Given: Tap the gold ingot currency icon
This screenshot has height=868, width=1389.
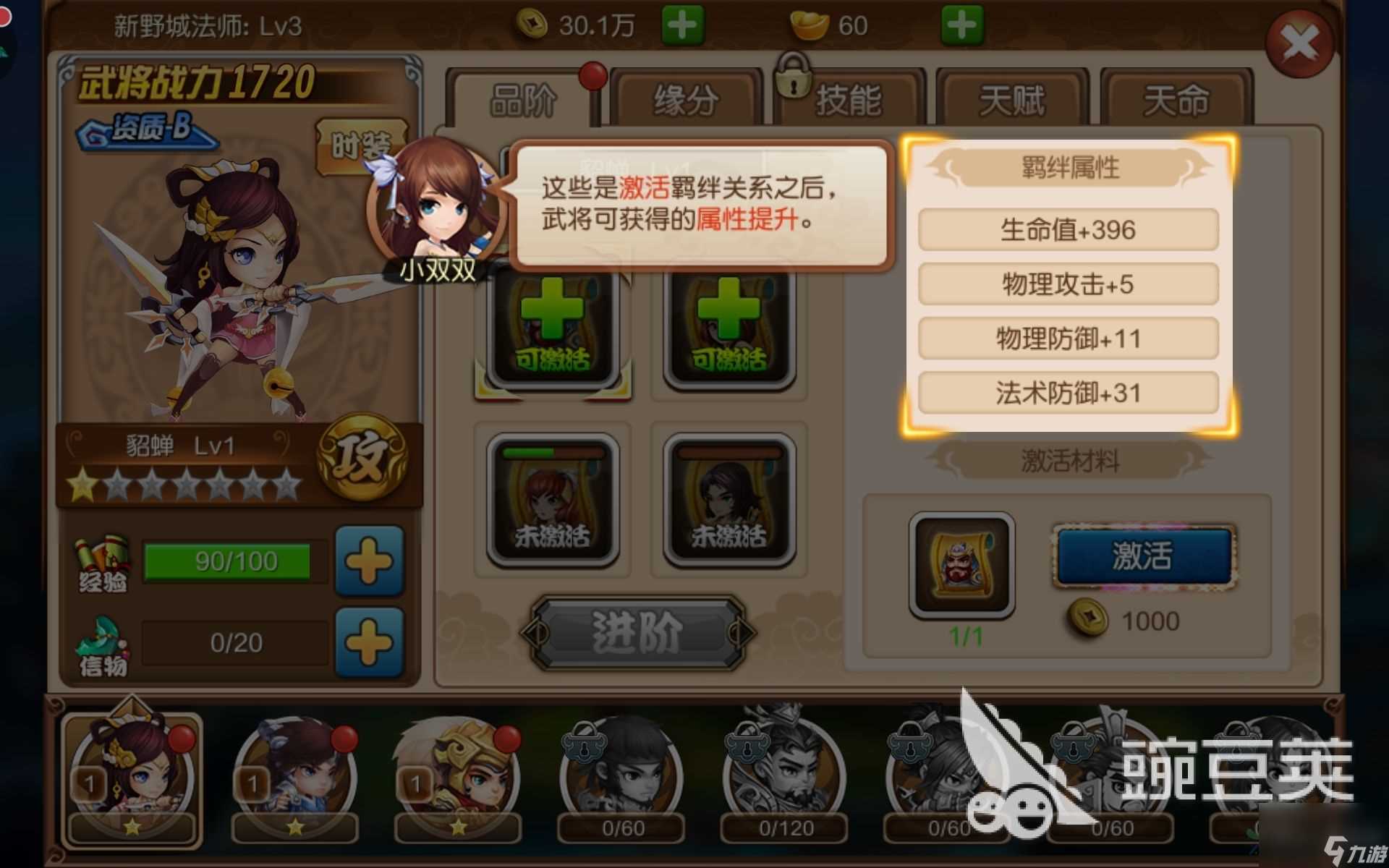Looking at the screenshot, I should click(809, 24).
